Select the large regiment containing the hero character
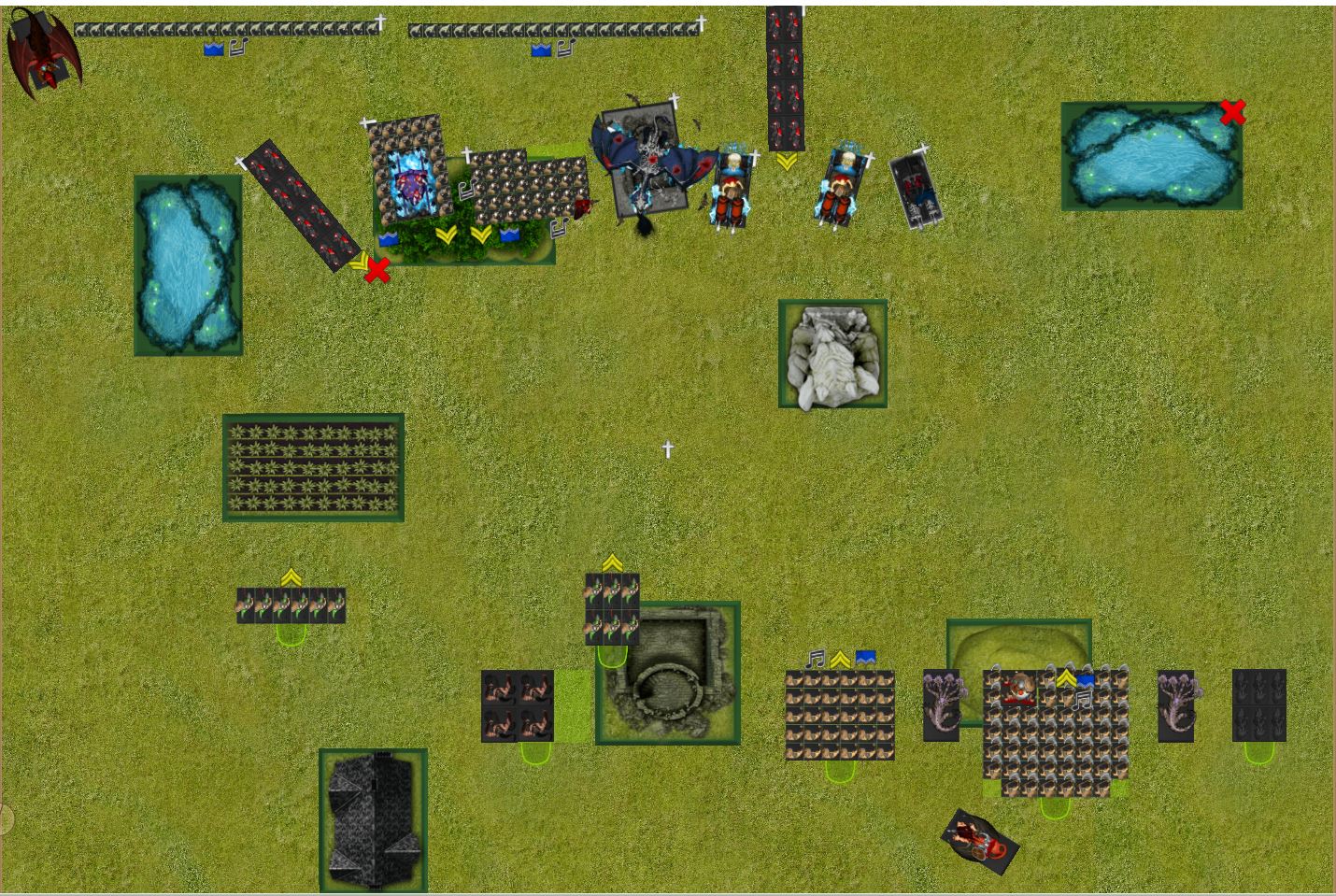The width and height of the screenshot is (1336, 896). pyautogui.click(x=1056, y=729)
